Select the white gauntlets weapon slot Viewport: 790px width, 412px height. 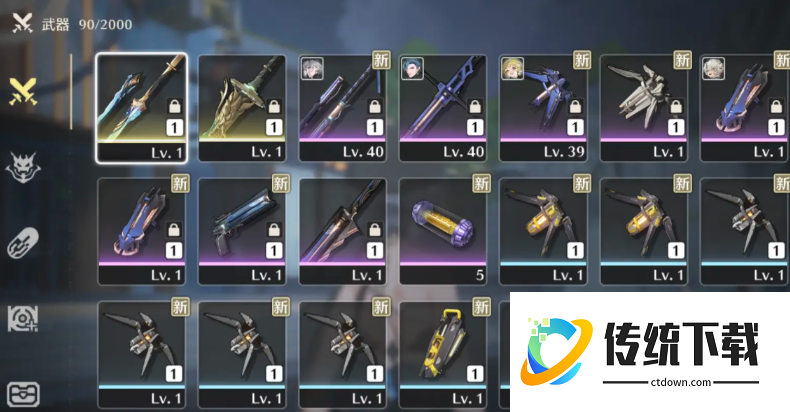[x=643, y=106]
